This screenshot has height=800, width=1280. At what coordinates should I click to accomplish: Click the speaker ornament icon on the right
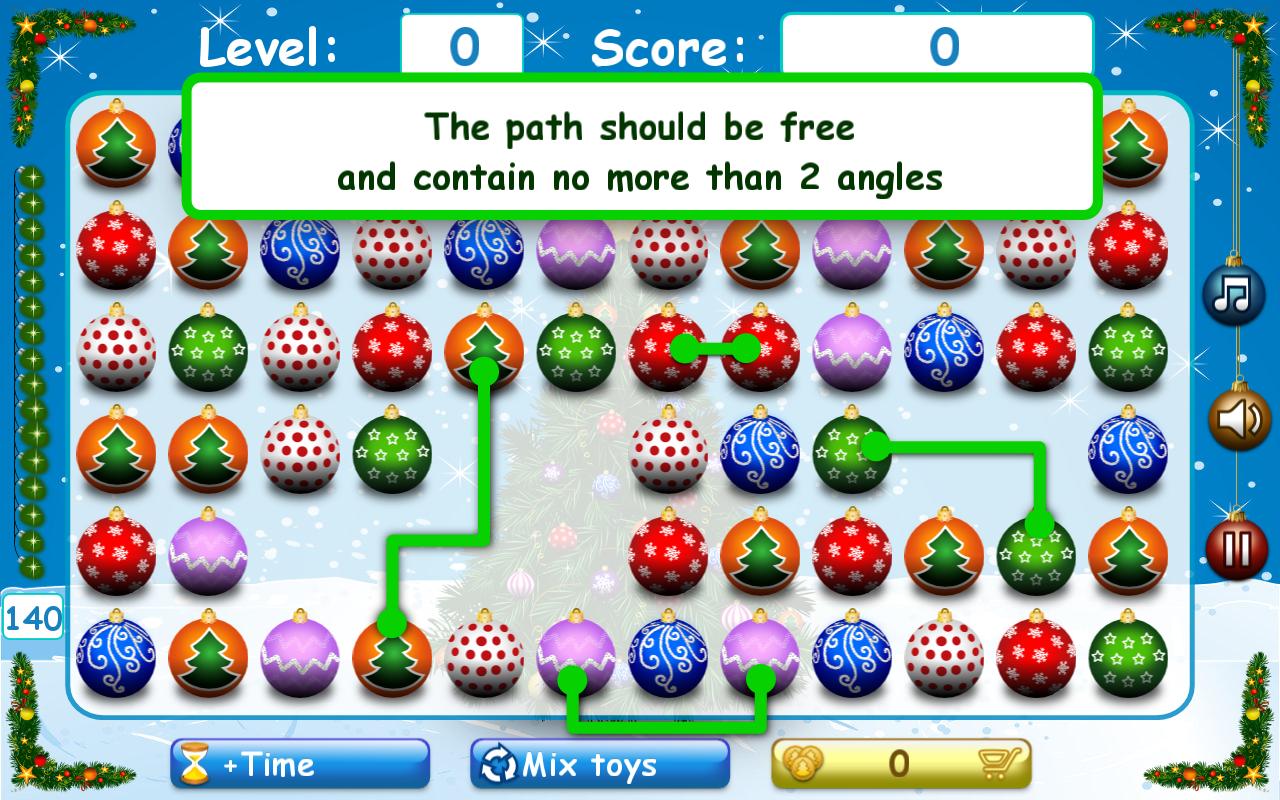point(1235,419)
